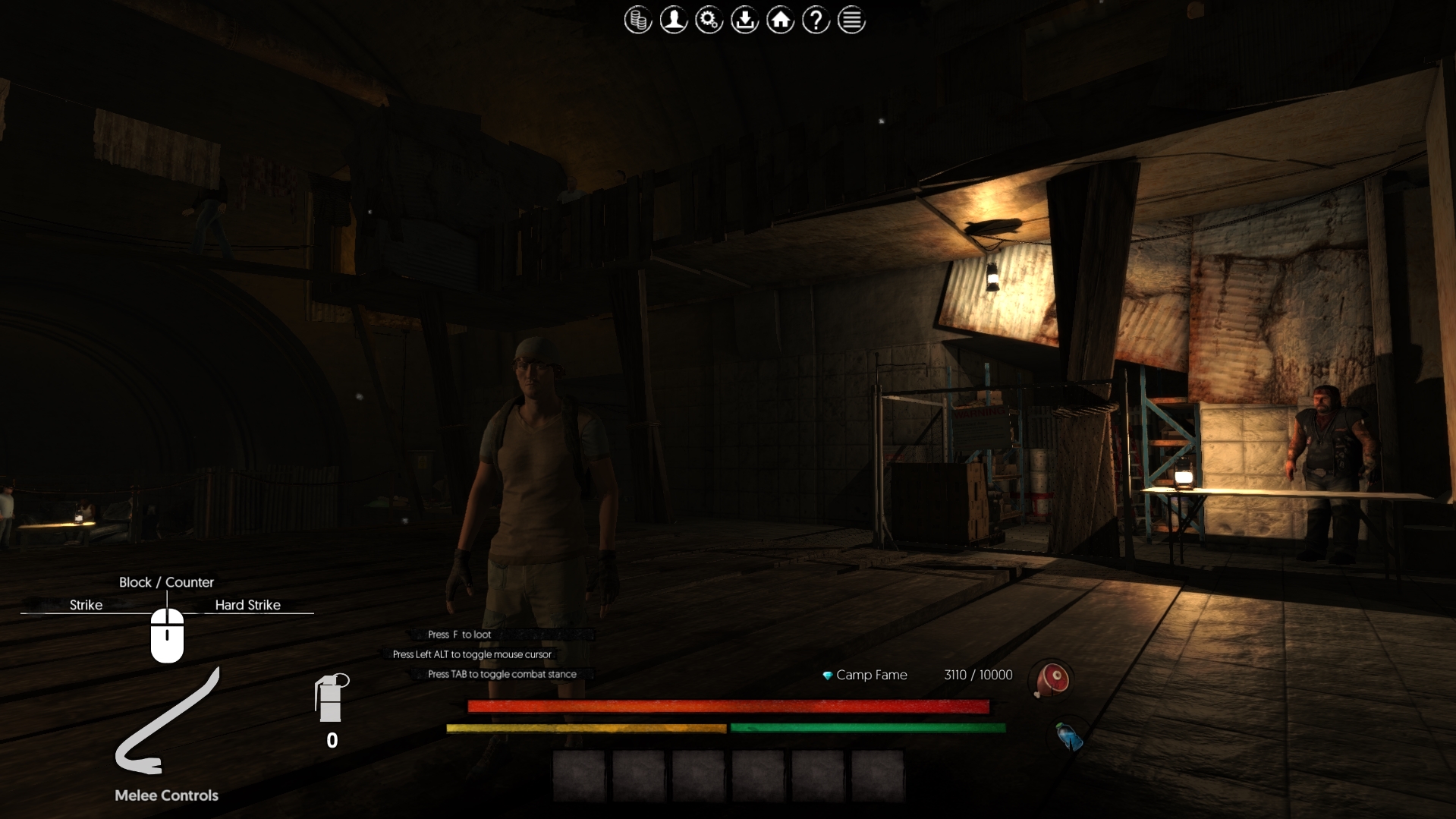Open the hamburger menu icon

tap(851, 20)
